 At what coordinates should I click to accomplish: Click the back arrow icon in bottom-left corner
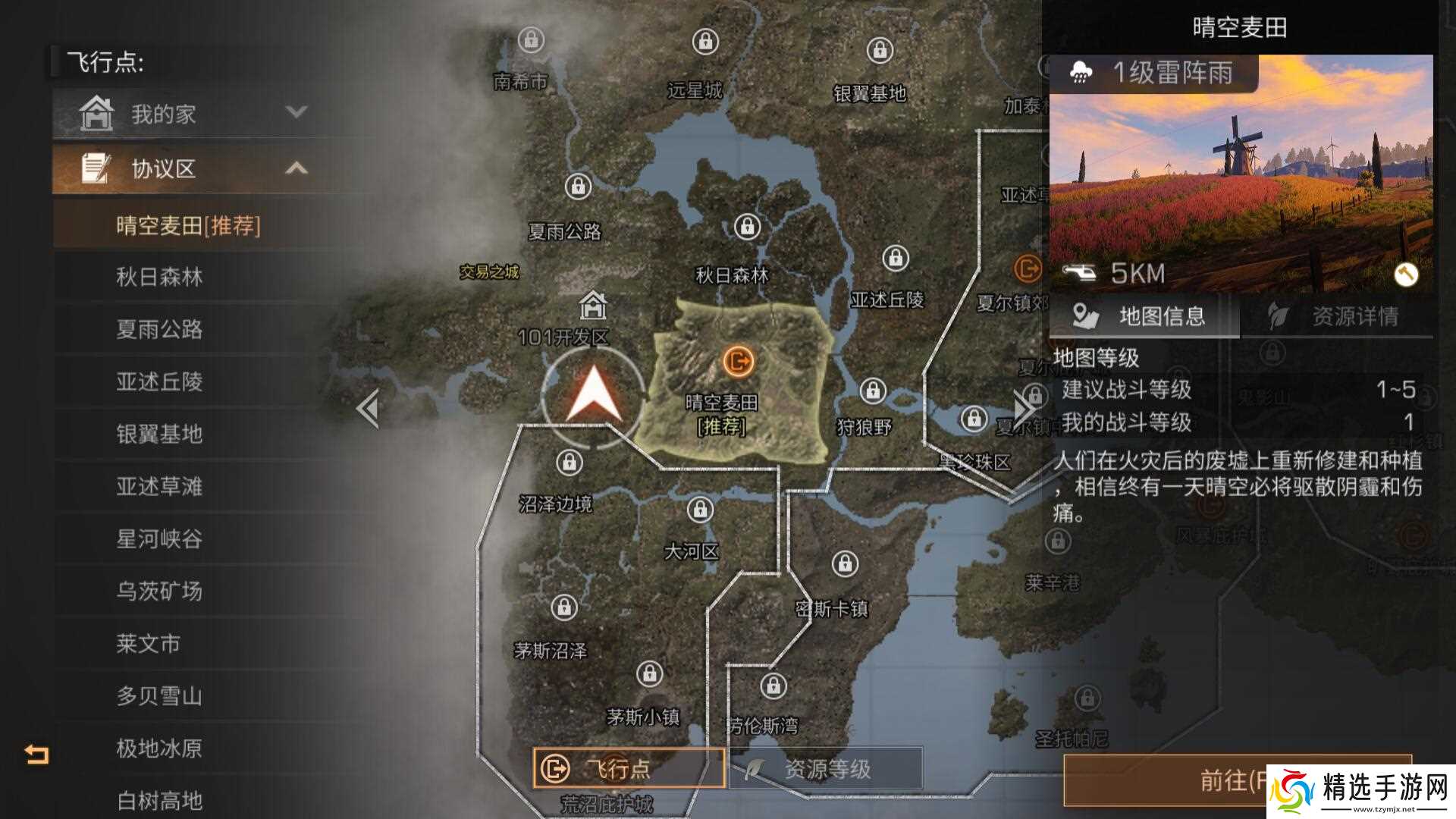tap(36, 754)
